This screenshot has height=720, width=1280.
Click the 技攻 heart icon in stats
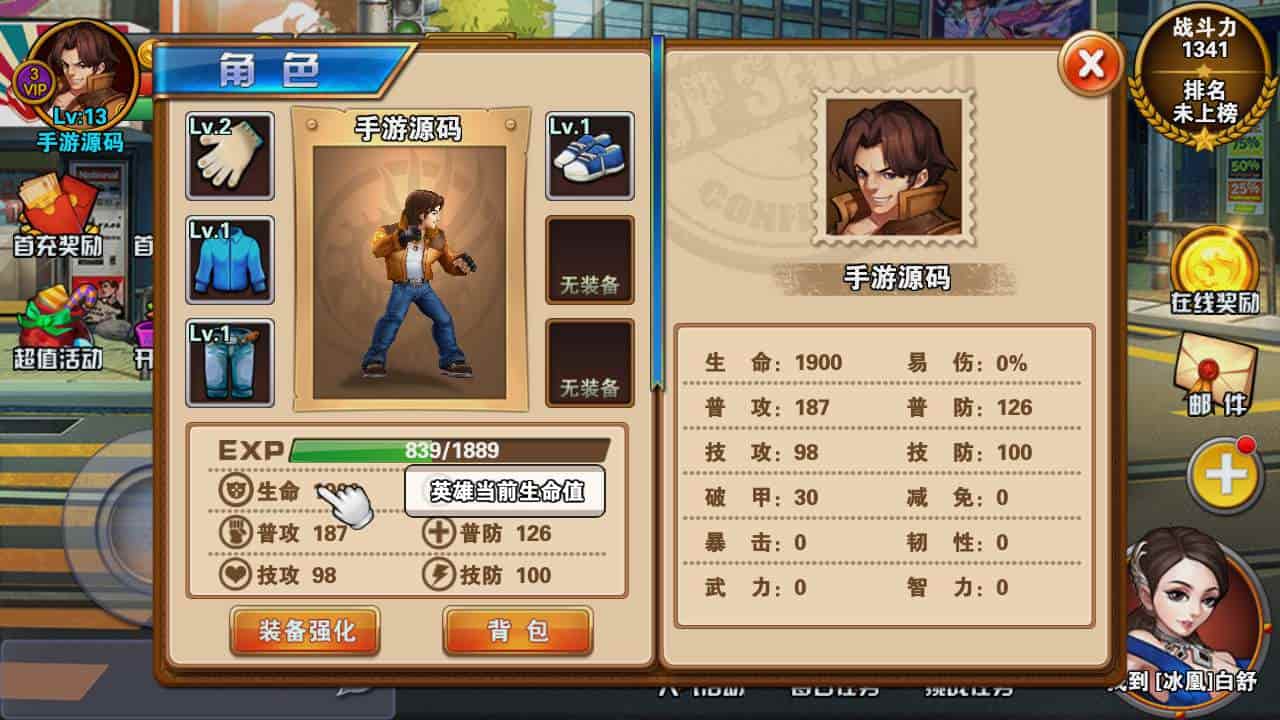click(x=237, y=574)
